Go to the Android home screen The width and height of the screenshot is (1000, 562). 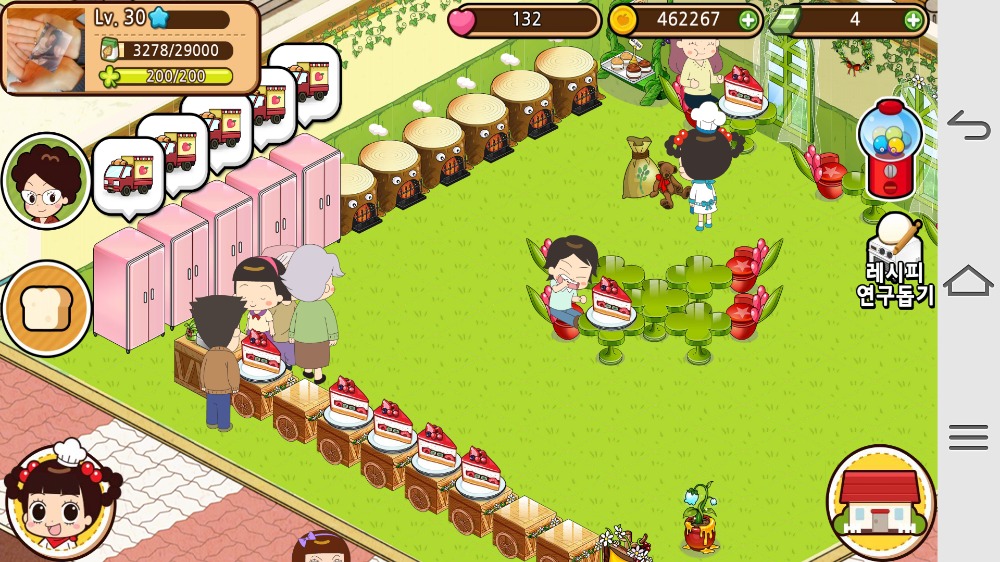(968, 281)
